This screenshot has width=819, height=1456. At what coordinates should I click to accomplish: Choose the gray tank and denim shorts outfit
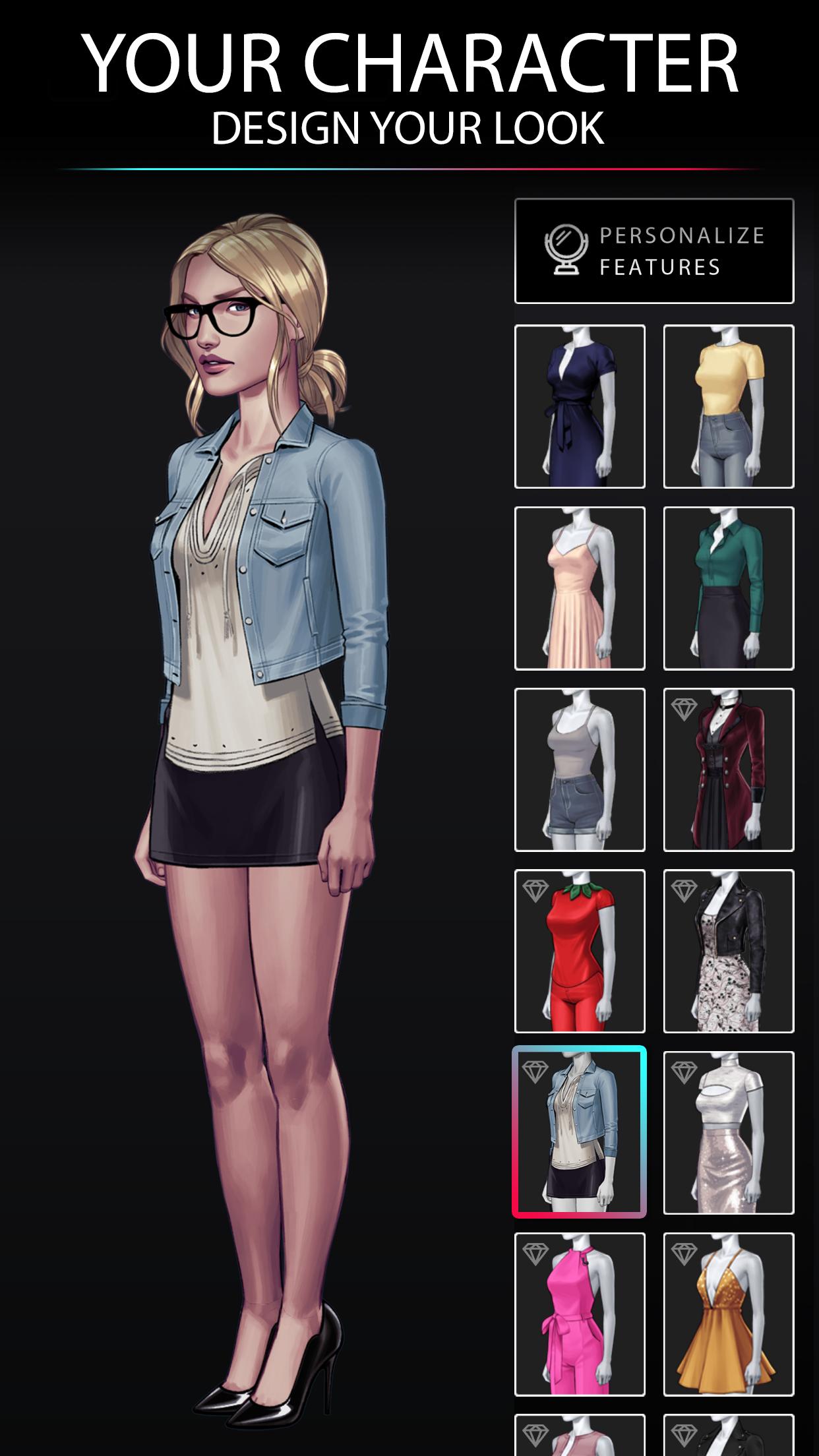pyautogui.click(x=580, y=770)
